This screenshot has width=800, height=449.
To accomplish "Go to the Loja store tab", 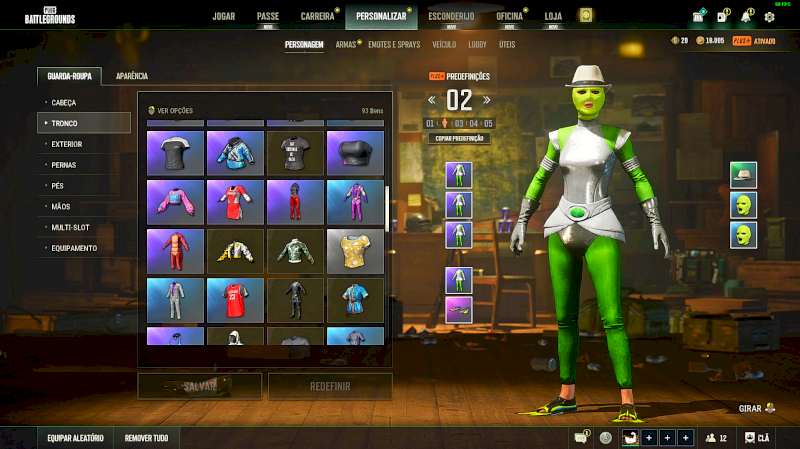I will (x=553, y=16).
